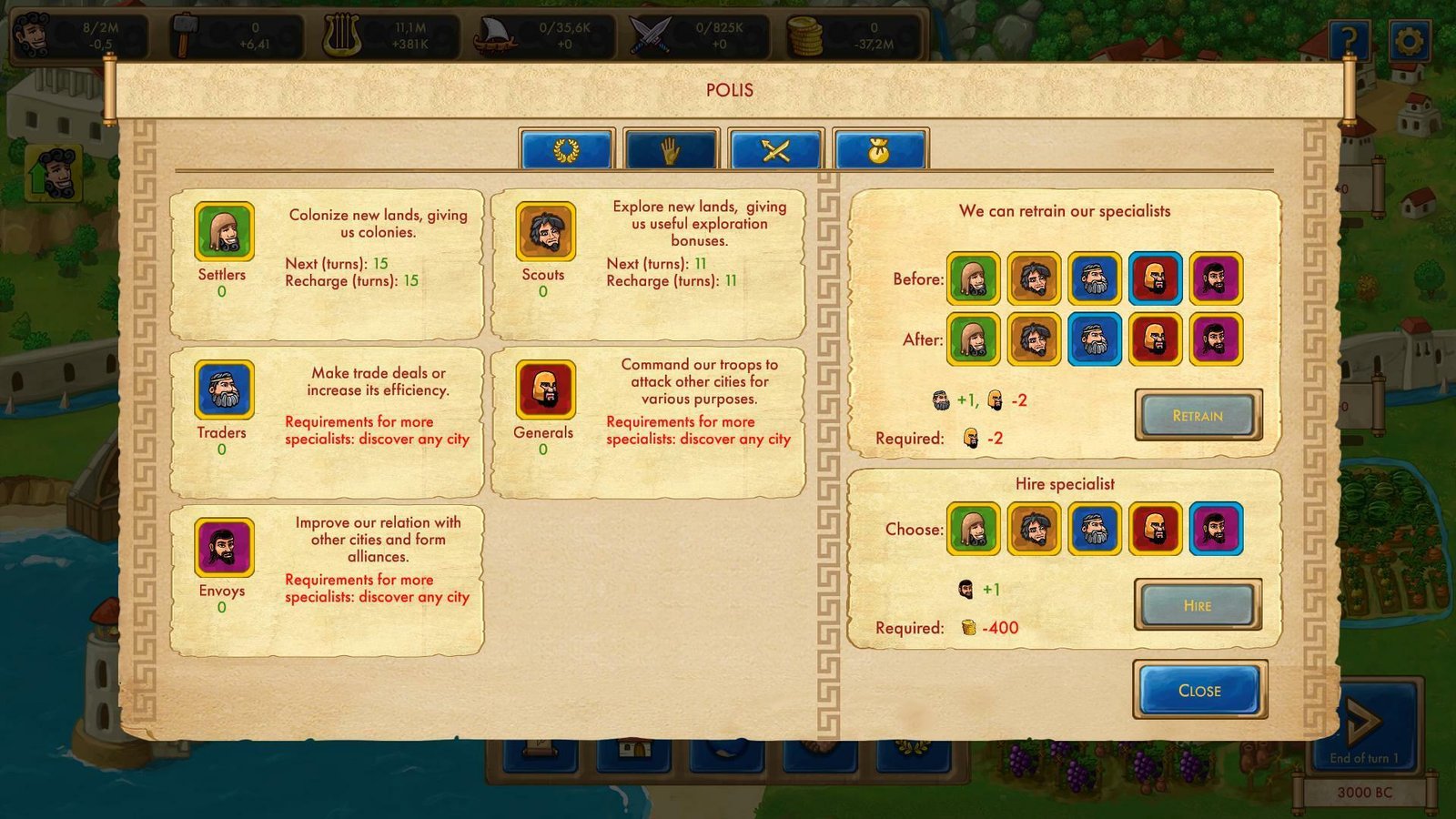The image size is (1456, 819).
Task: Choose the scout portrait in Hire row
Action: (1034, 529)
